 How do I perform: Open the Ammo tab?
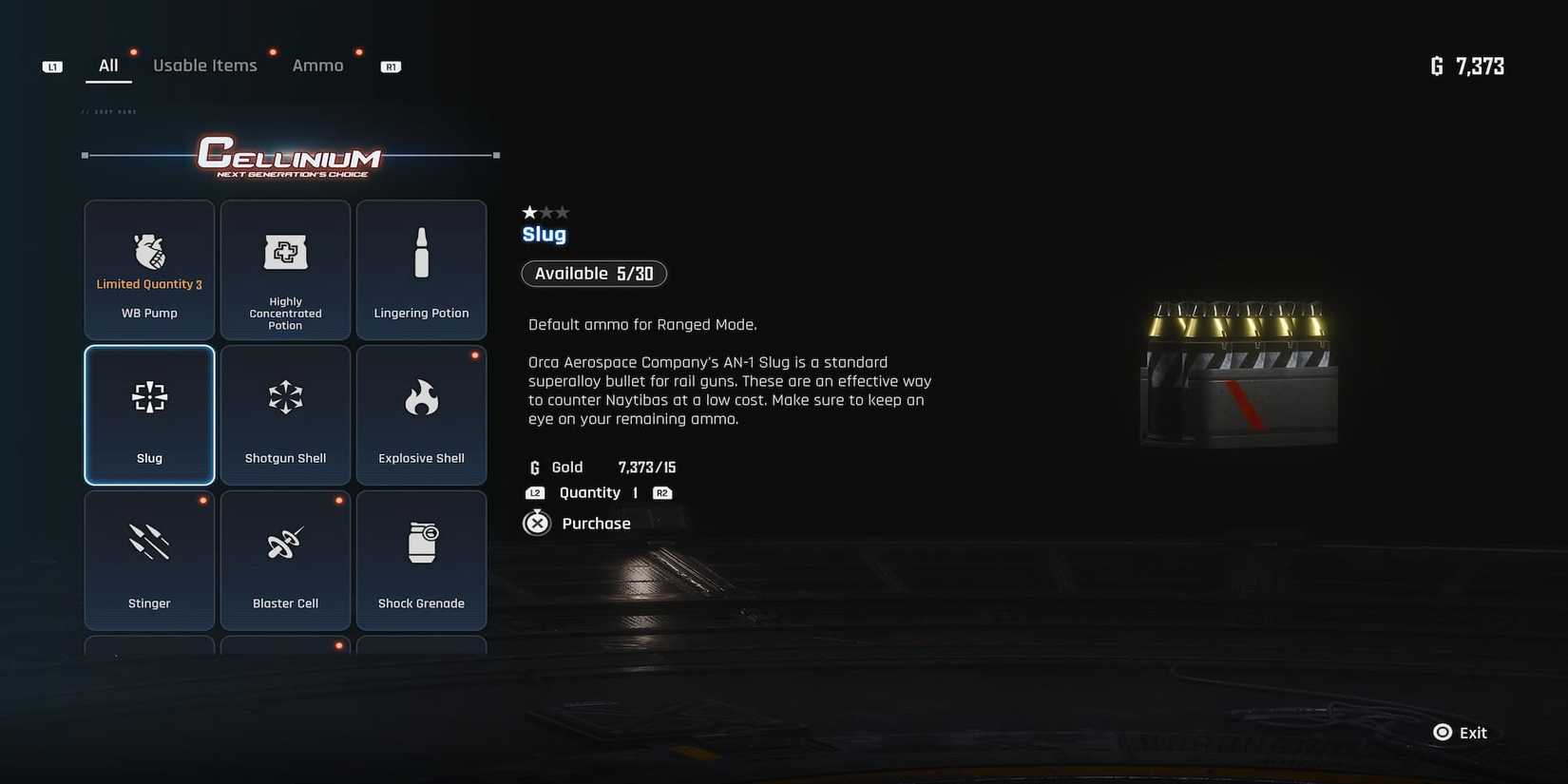tap(317, 65)
